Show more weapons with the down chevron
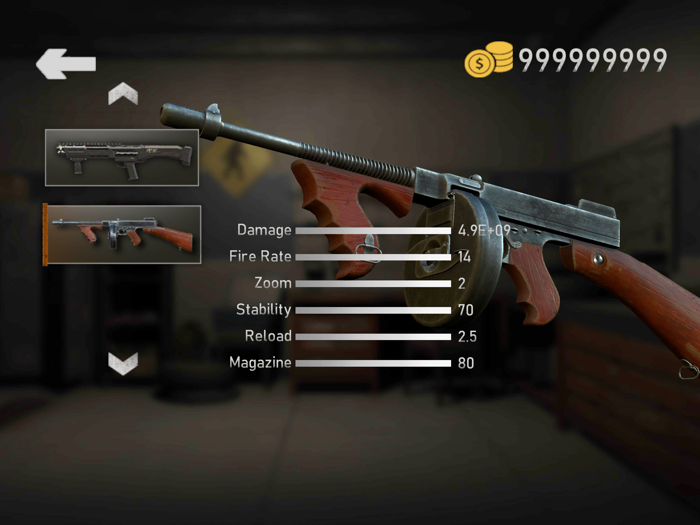Viewport: 700px width, 525px height. [123, 362]
